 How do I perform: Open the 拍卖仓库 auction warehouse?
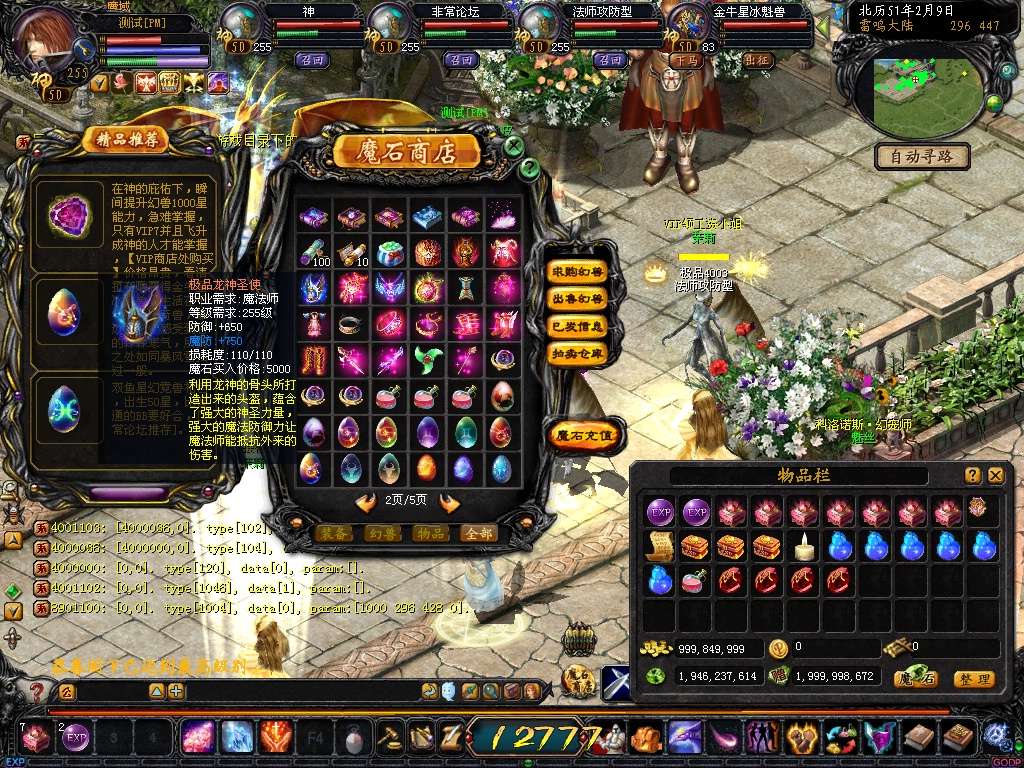578,353
